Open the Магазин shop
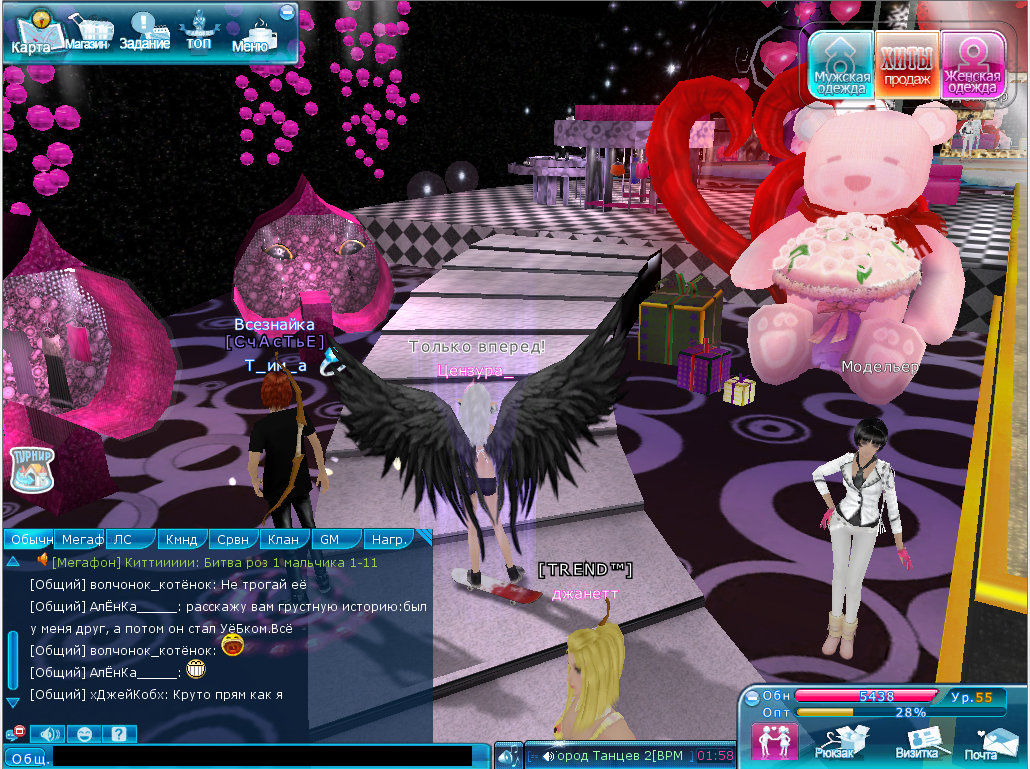The width and height of the screenshot is (1030, 769). click(x=87, y=33)
